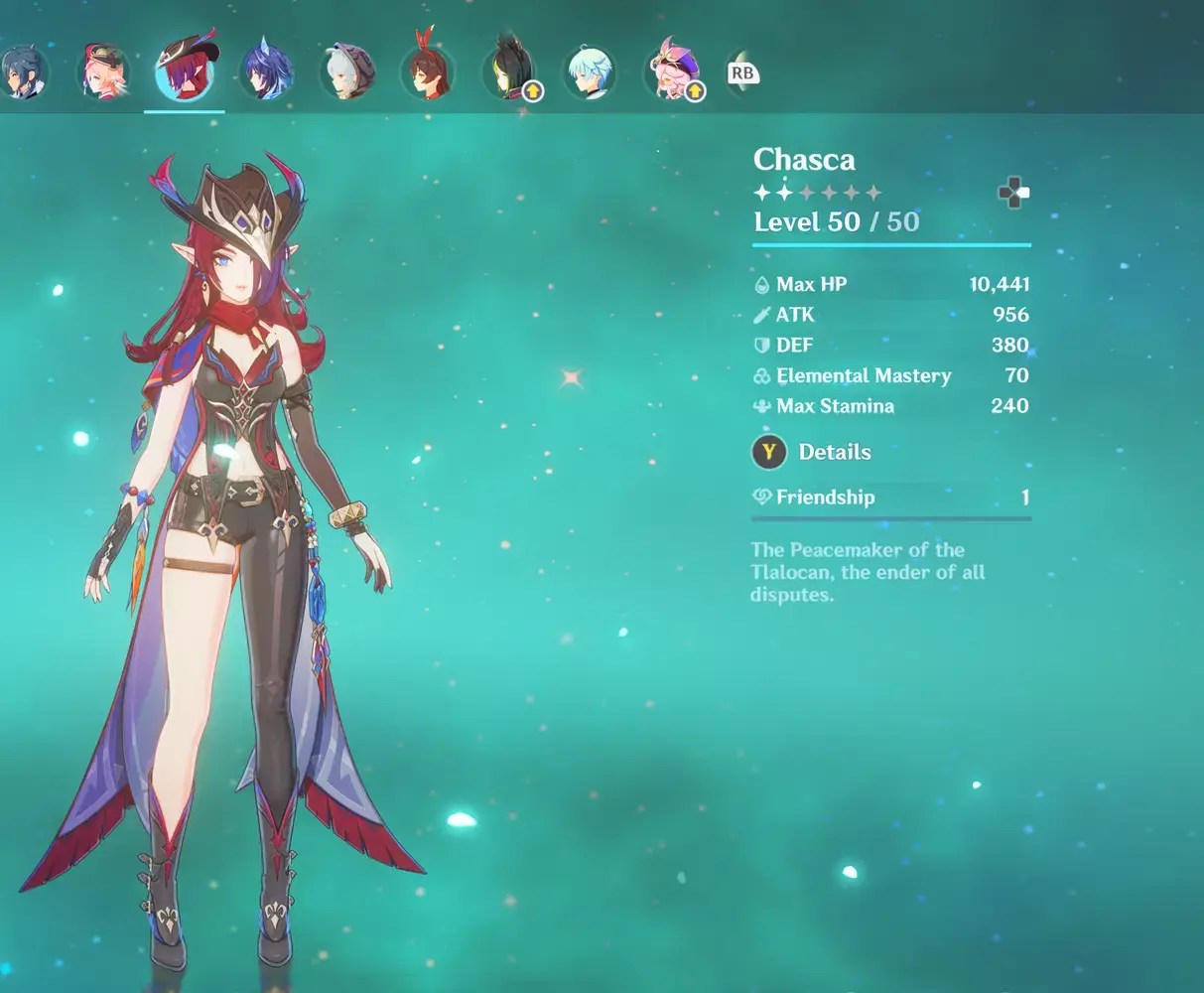Switch to Amber's red-bow portrait
This screenshot has height=993, width=1204.
428,71
